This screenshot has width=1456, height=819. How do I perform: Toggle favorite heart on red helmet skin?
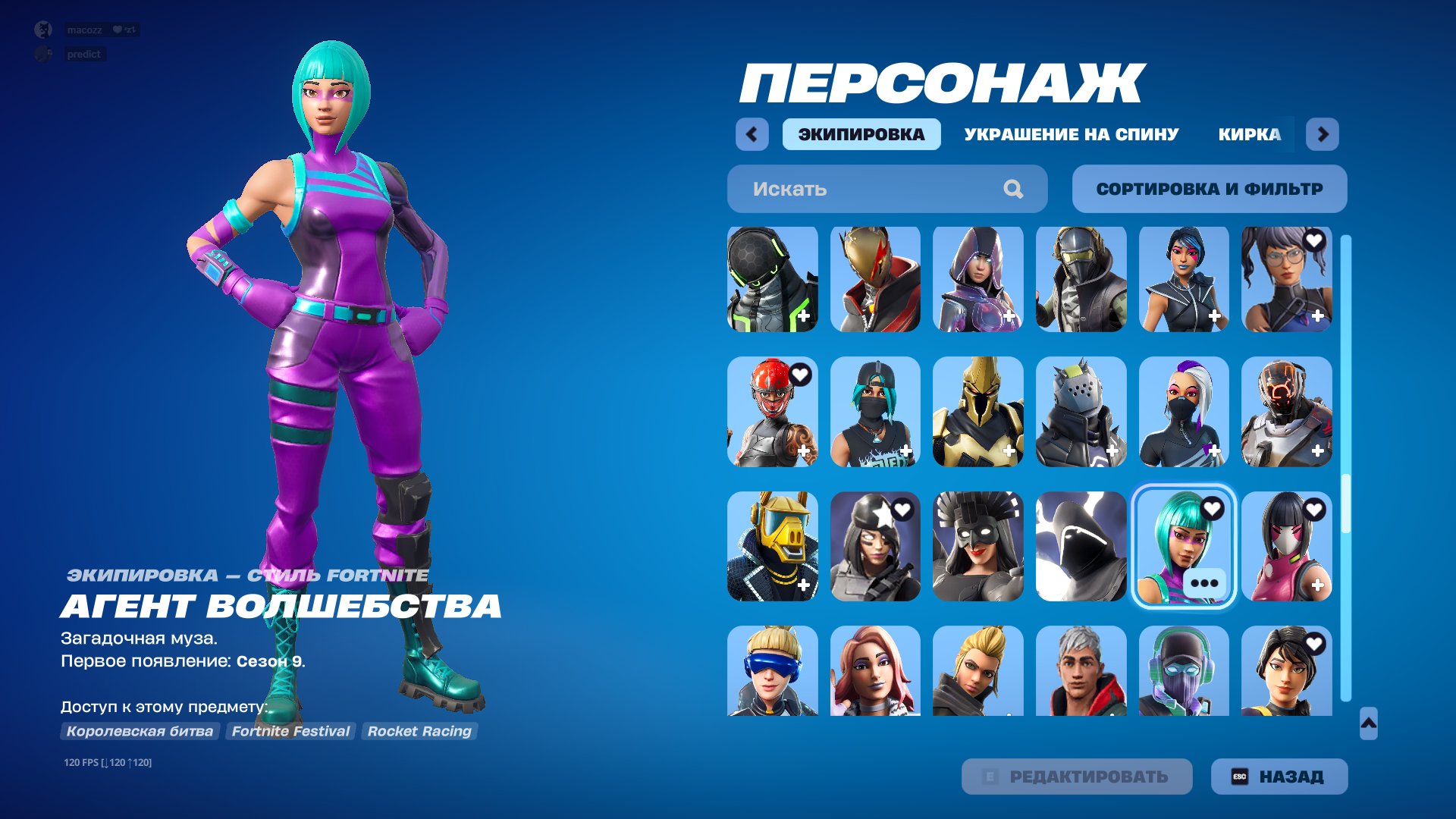tap(802, 375)
